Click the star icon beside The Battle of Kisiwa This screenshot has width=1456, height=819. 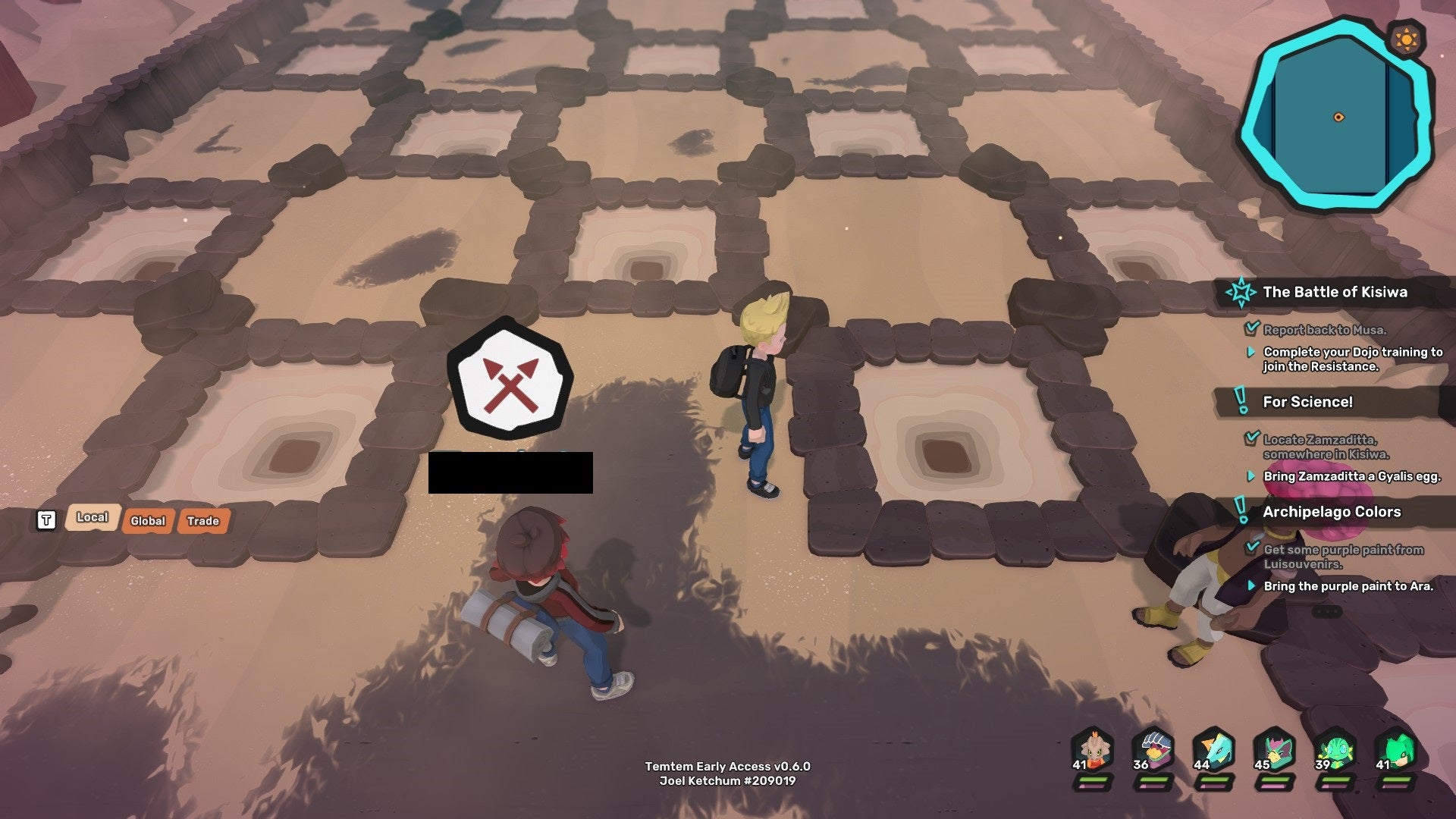(1239, 291)
